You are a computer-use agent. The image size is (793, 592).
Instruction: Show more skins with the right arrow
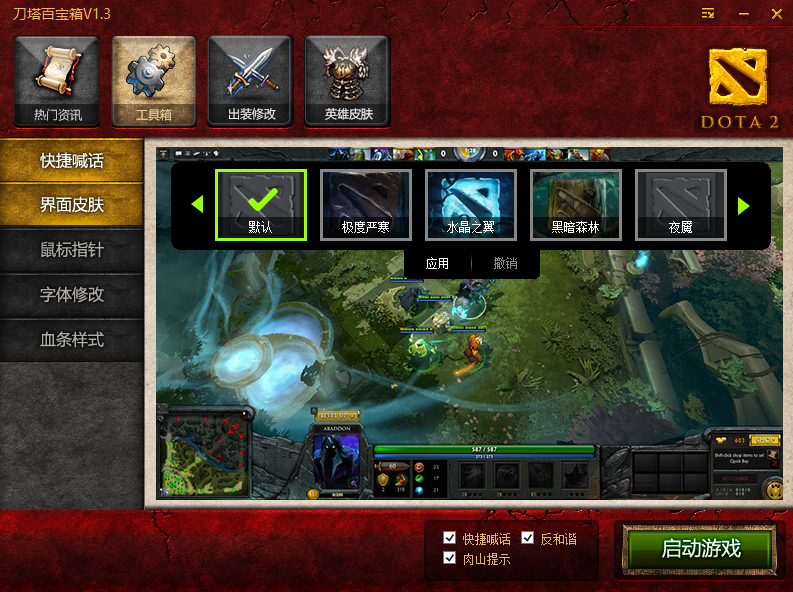point(743,205)
